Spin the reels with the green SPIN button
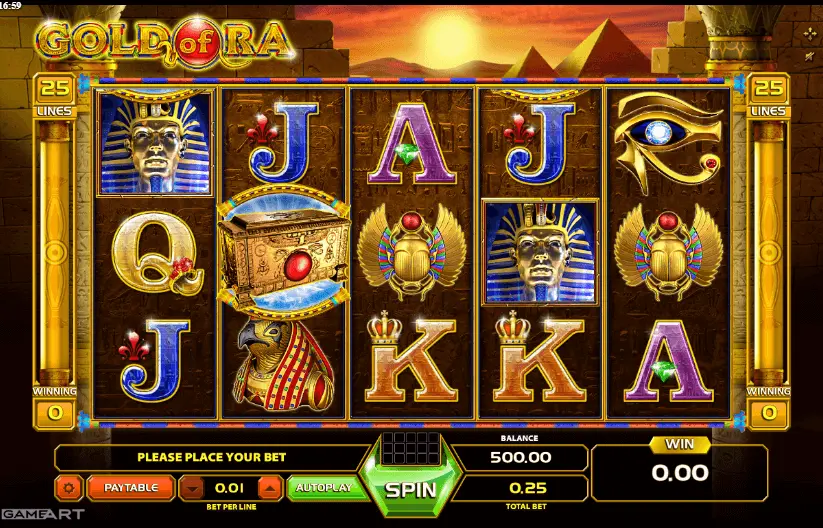Image resolution: width=823 pixels, height=528 pixels. click(x=411, y=490)
